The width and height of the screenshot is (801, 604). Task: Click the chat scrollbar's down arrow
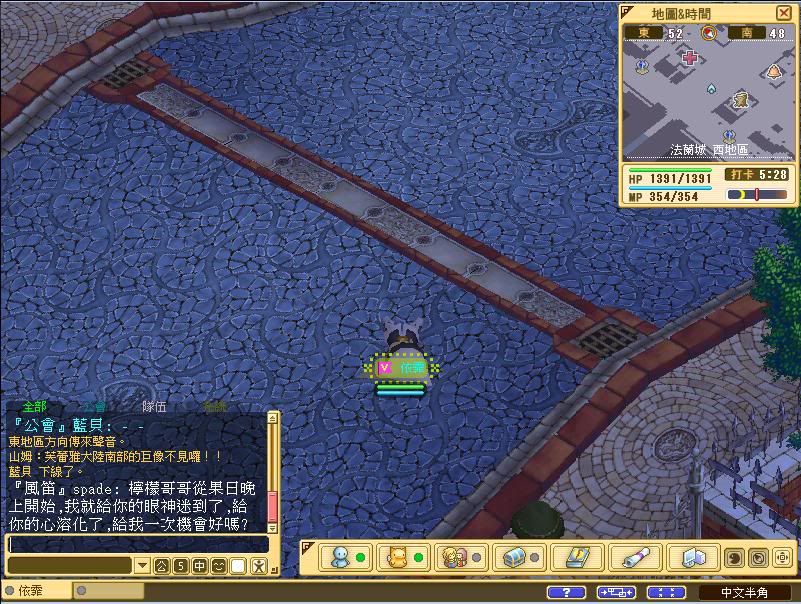(x=273, y=526)
